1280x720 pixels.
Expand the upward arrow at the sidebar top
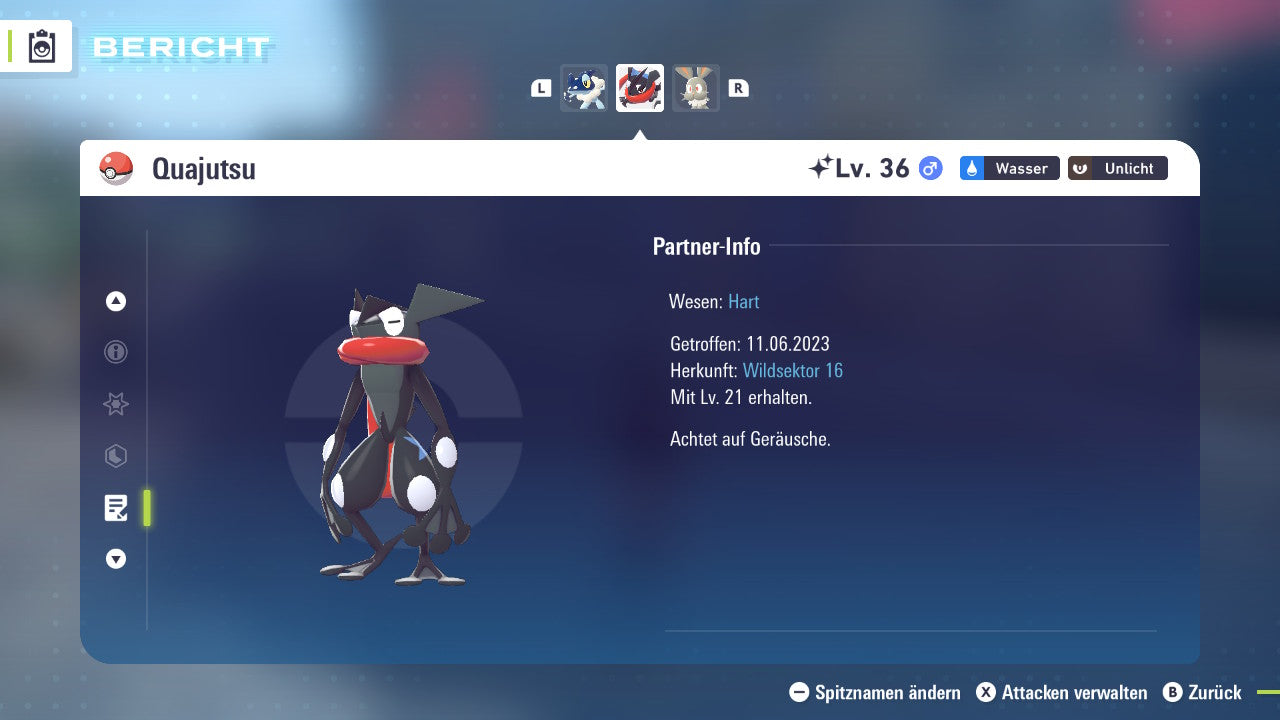pyautogui.click(x=115, y=301)
